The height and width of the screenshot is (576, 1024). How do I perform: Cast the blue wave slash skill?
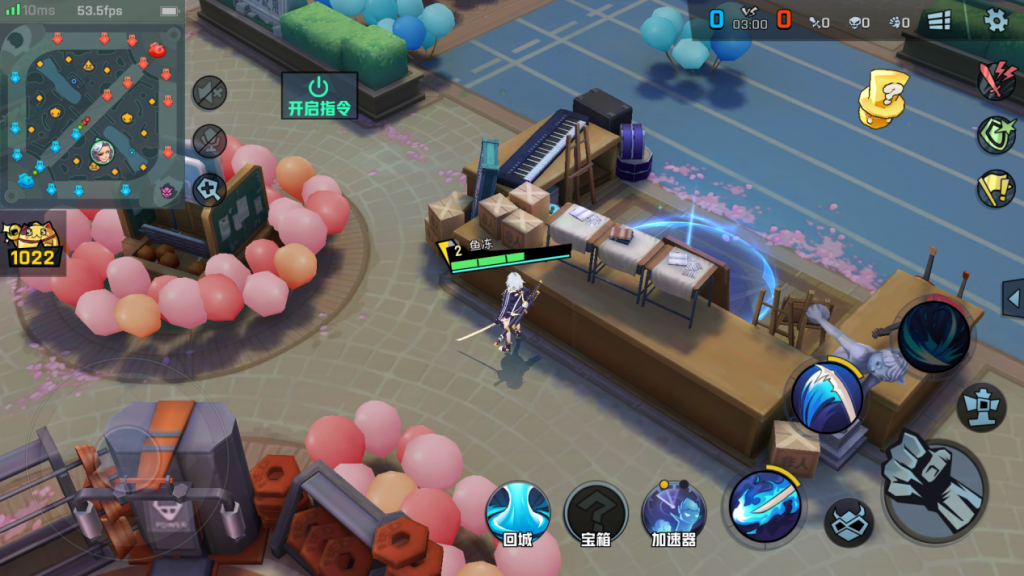tap(826, 396)
